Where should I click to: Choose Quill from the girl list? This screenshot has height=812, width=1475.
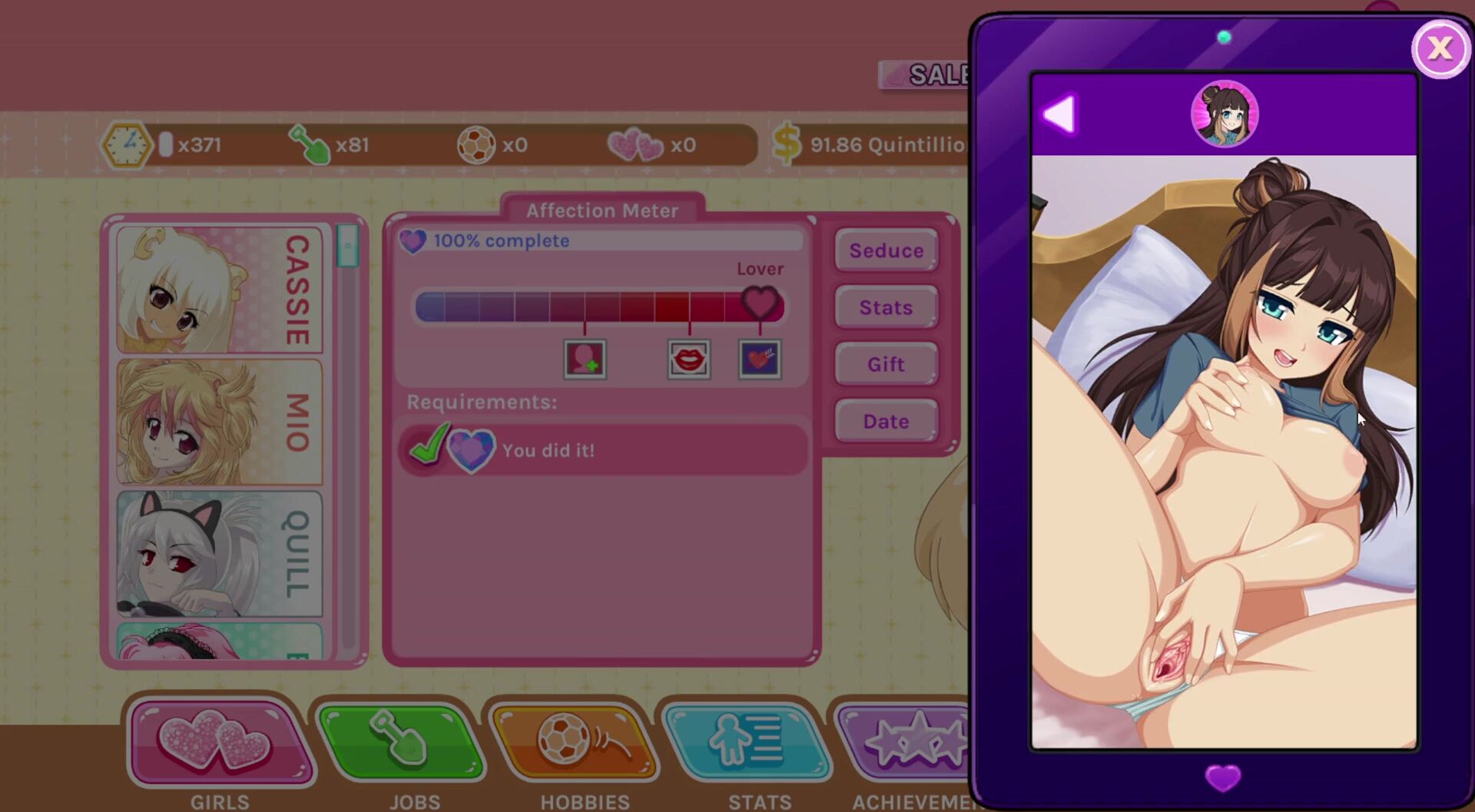(x=220, y=553)
